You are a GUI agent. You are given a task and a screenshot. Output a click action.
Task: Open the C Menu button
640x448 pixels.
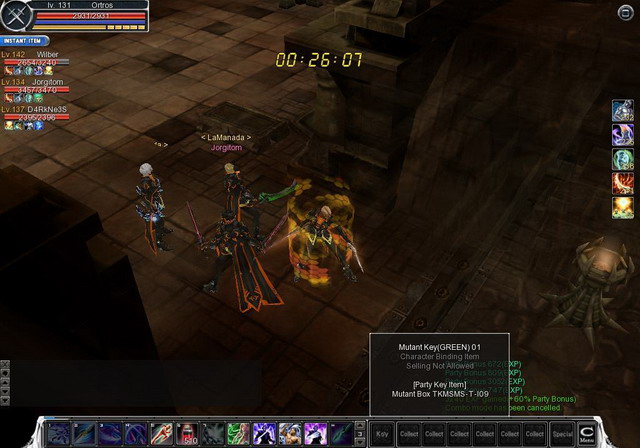pos(588,433)
